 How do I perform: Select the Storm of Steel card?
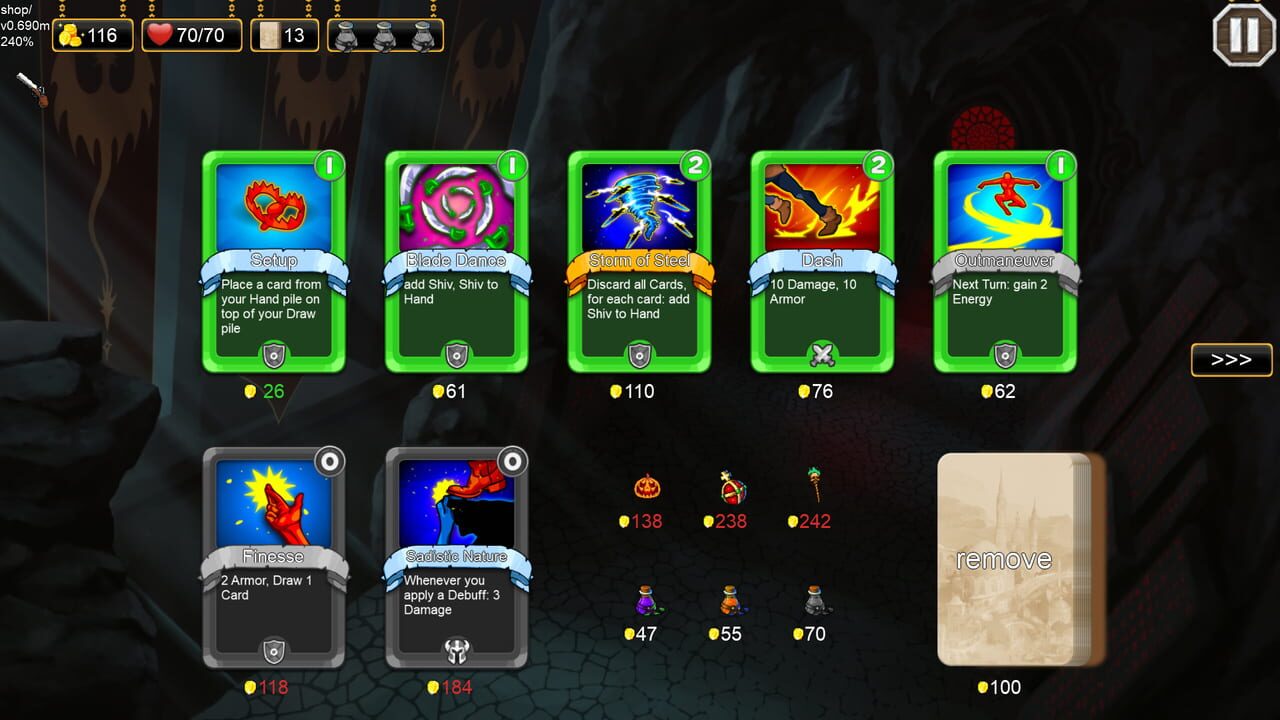click(x=639, y=262)
